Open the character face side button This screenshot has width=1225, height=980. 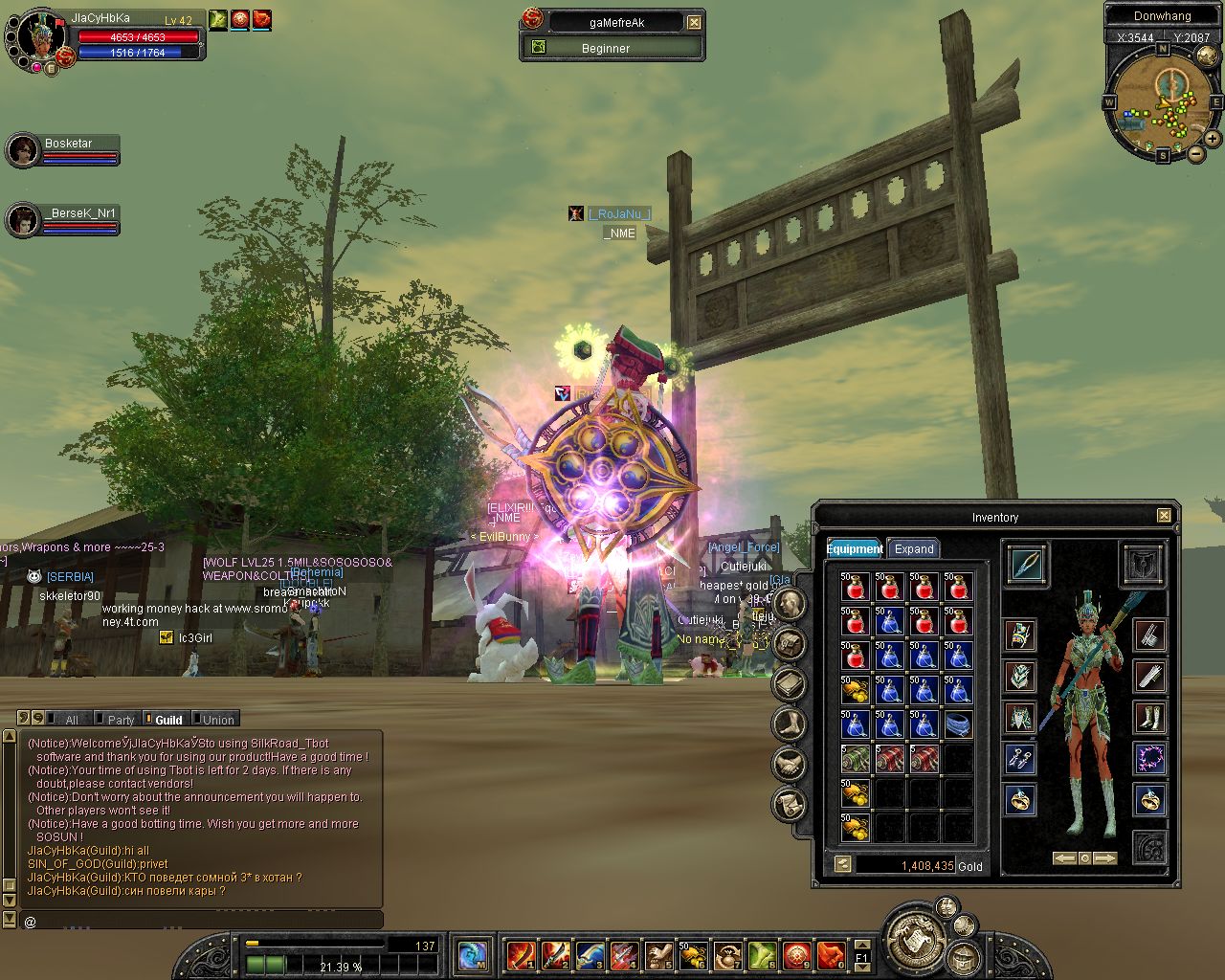[x=790, y=603]
